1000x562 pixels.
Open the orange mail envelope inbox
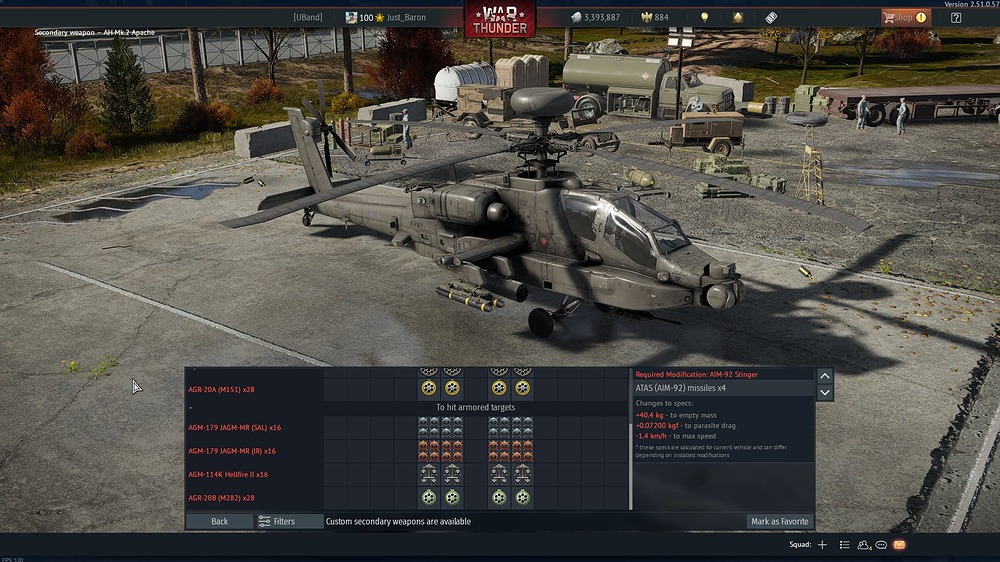(899, 545)
